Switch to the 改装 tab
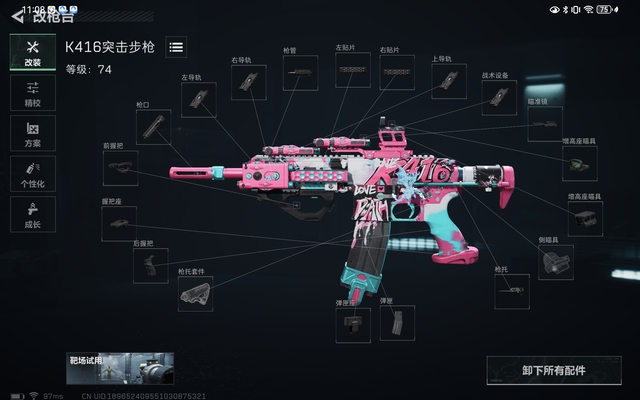Viewport: 640px width, 400px height. coord(32,53)
